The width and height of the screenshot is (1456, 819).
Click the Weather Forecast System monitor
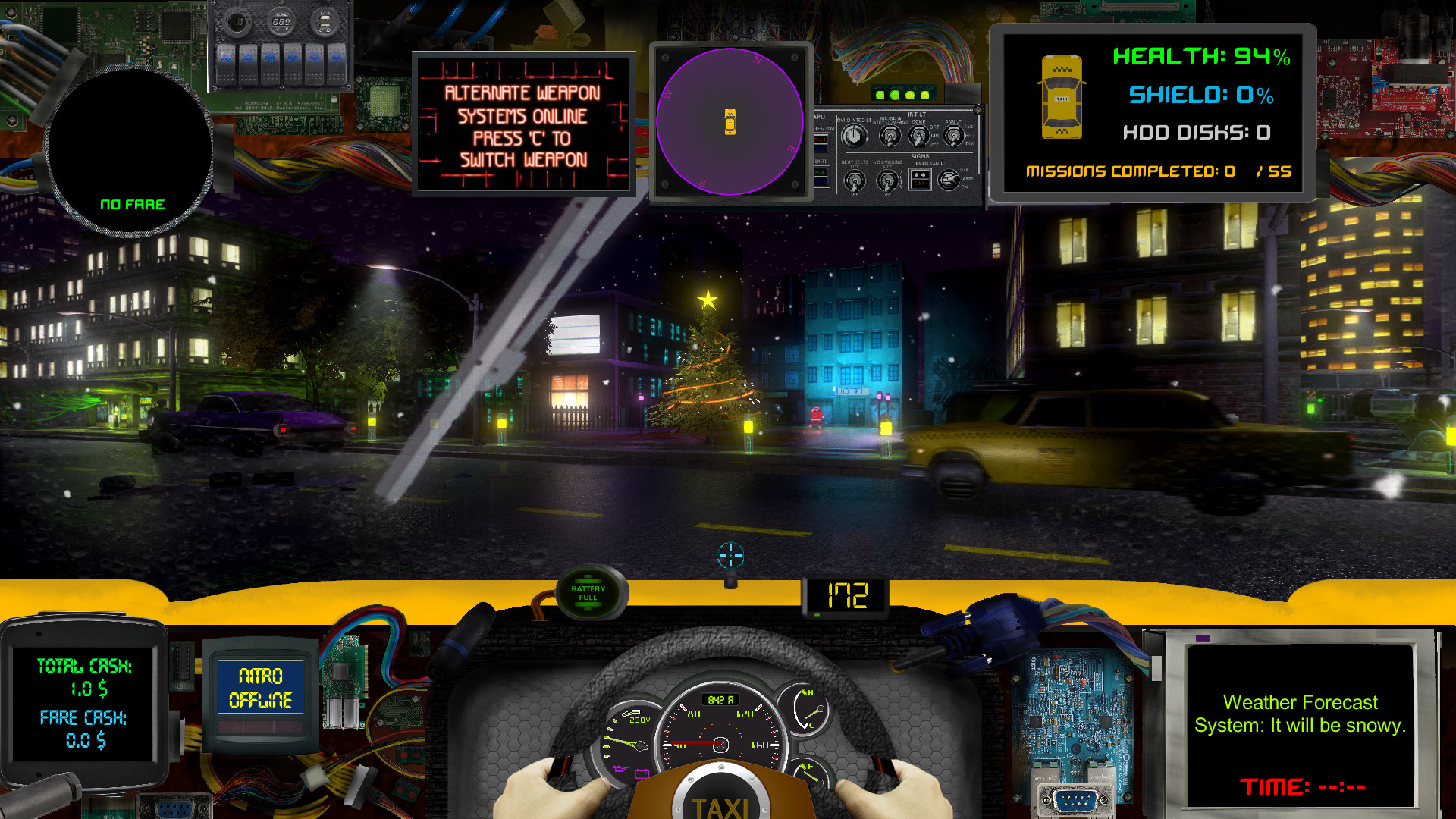click(1300, 724)
